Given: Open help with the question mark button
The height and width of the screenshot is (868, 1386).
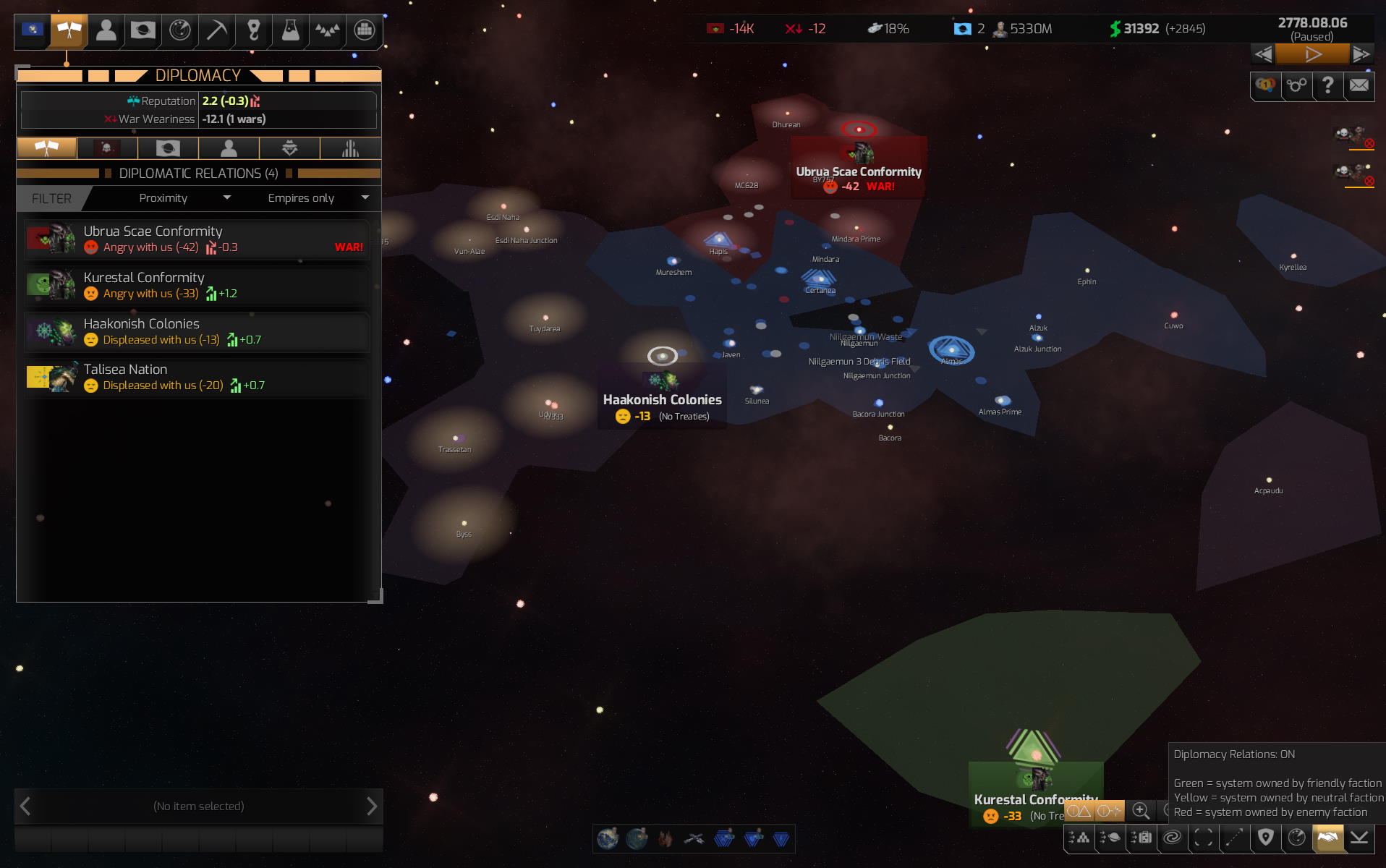Looking at the screenshot, I should (x=1327, y=85).
